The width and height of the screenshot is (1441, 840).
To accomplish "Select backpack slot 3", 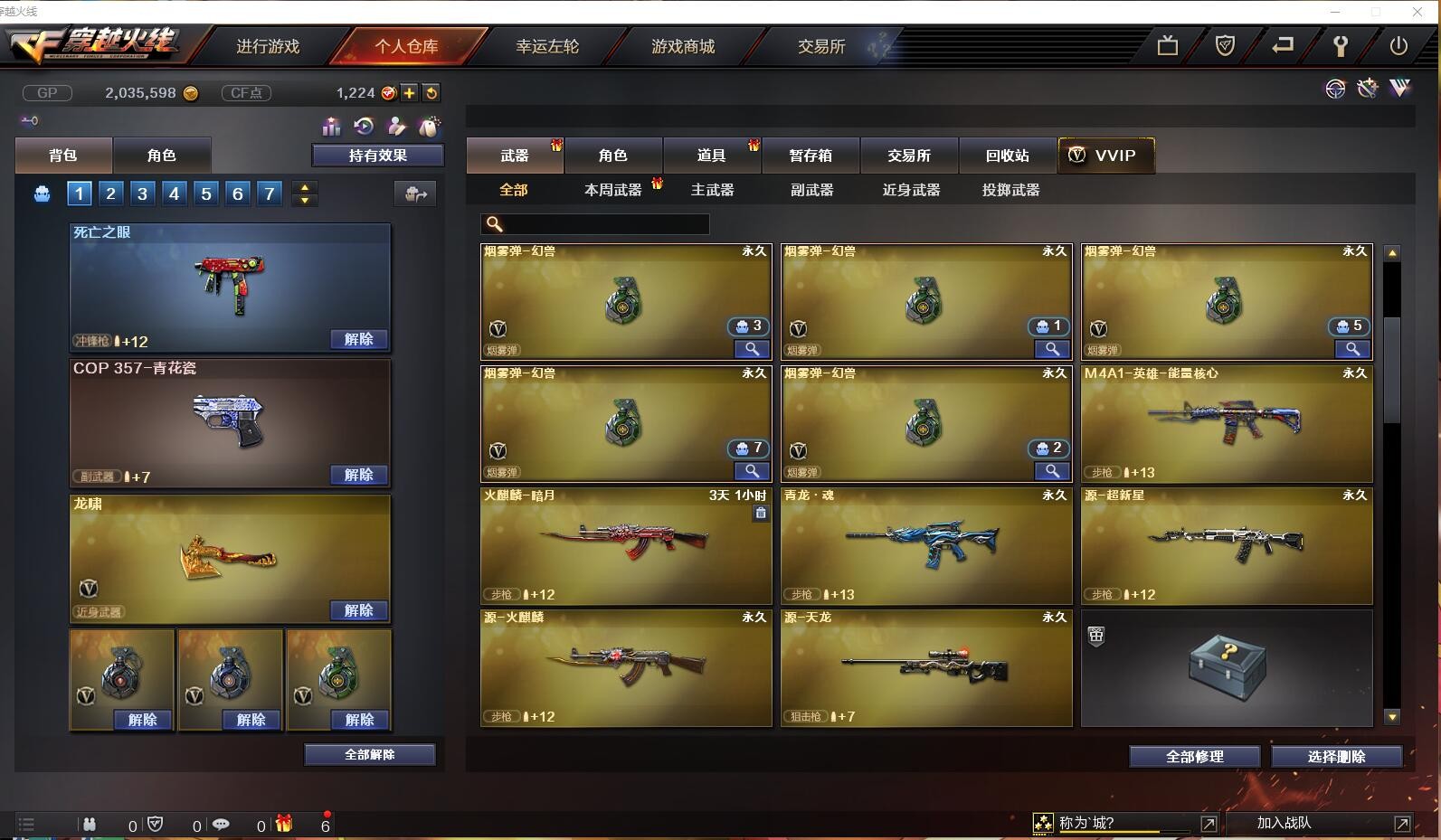I will coord(142,193).
